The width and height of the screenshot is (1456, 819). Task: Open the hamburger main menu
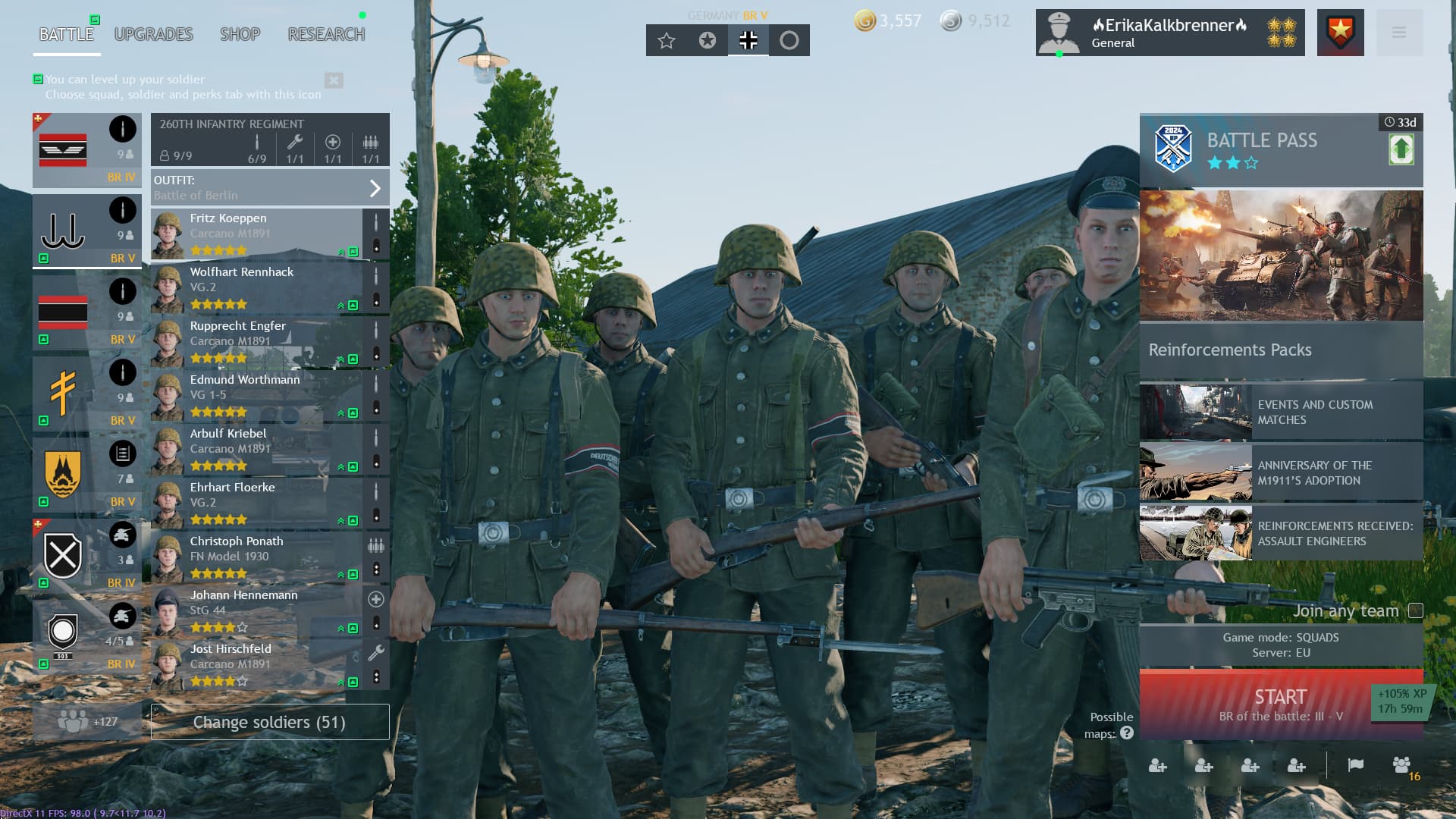pos(1399,33)
